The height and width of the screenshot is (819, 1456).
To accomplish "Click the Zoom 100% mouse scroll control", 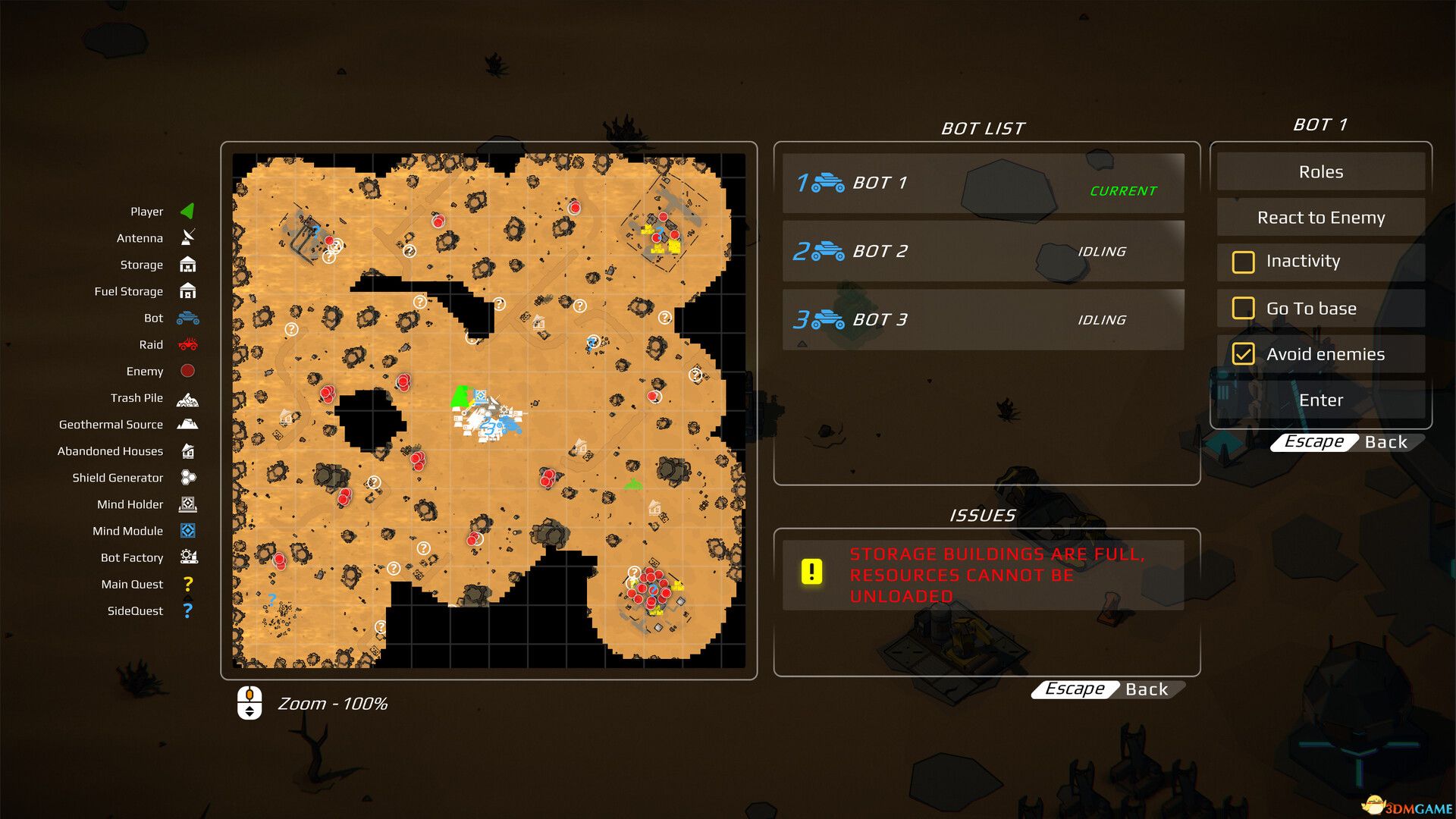I will pos(250,703).
